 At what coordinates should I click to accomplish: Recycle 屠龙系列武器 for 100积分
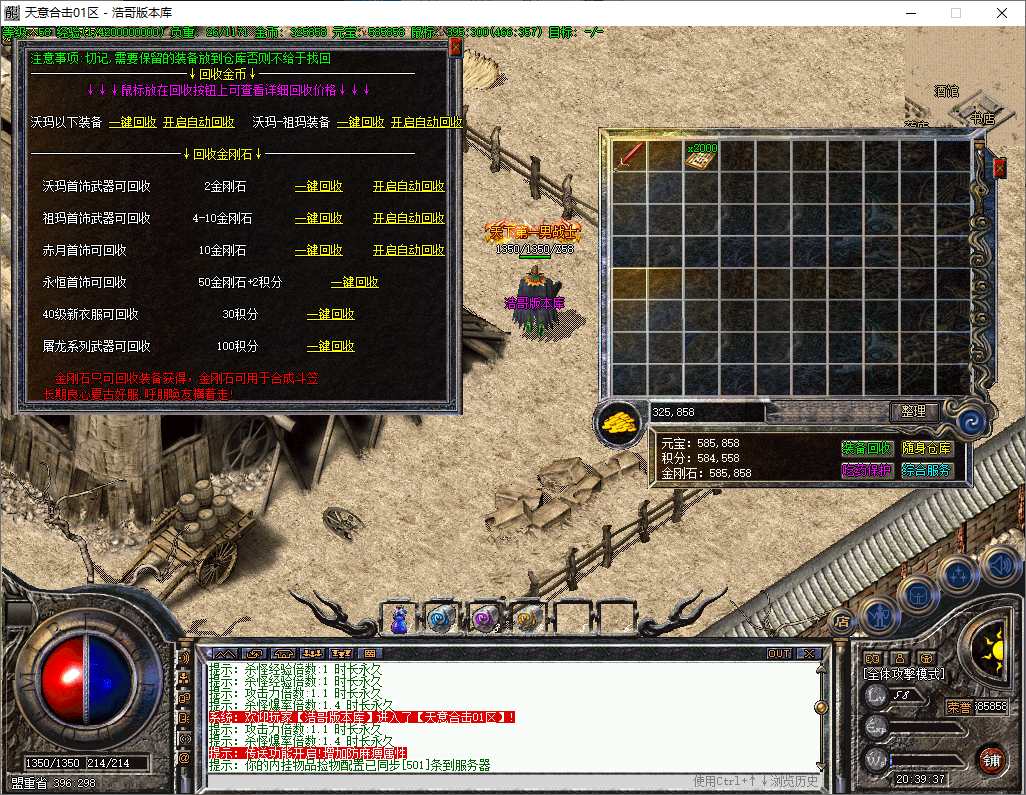[x=331, y=346]
